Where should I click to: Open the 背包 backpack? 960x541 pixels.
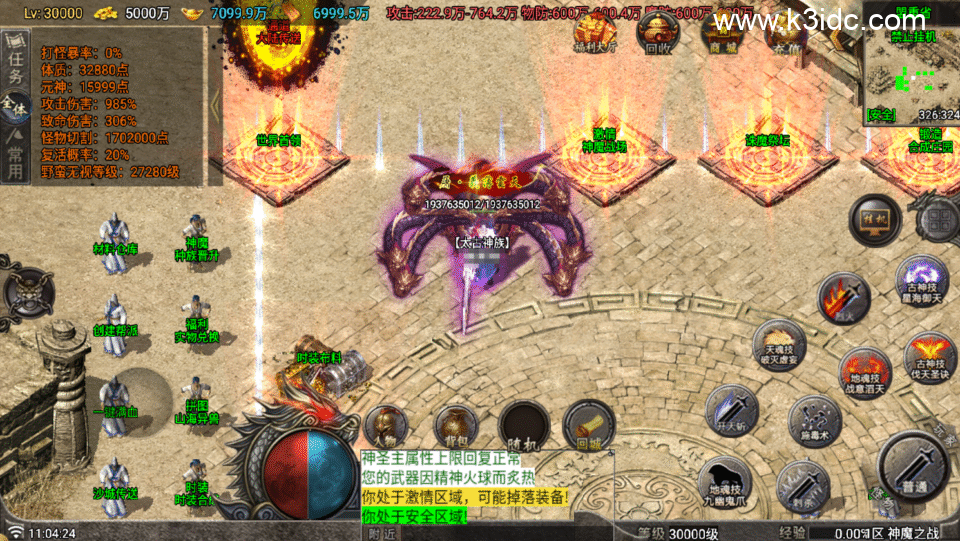(456, 425)
